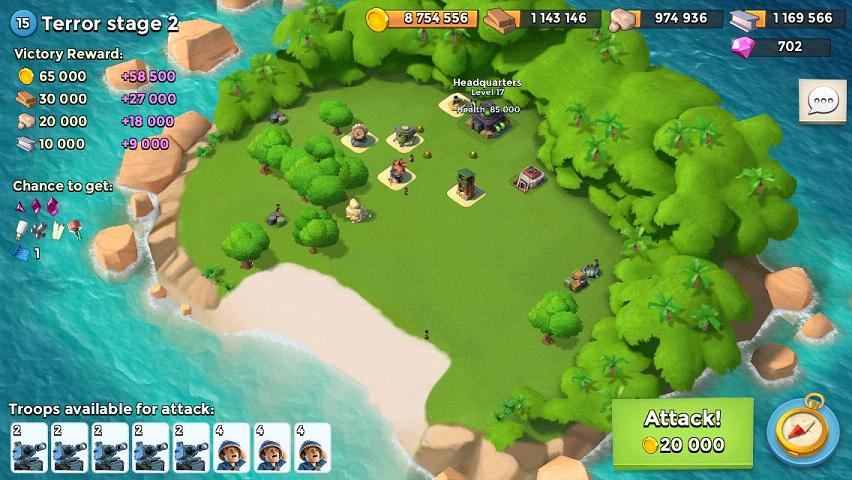The width and height of the screenshot is (852, 480).
Task: Open the chat speech bubble
Action: coord(822,101)
